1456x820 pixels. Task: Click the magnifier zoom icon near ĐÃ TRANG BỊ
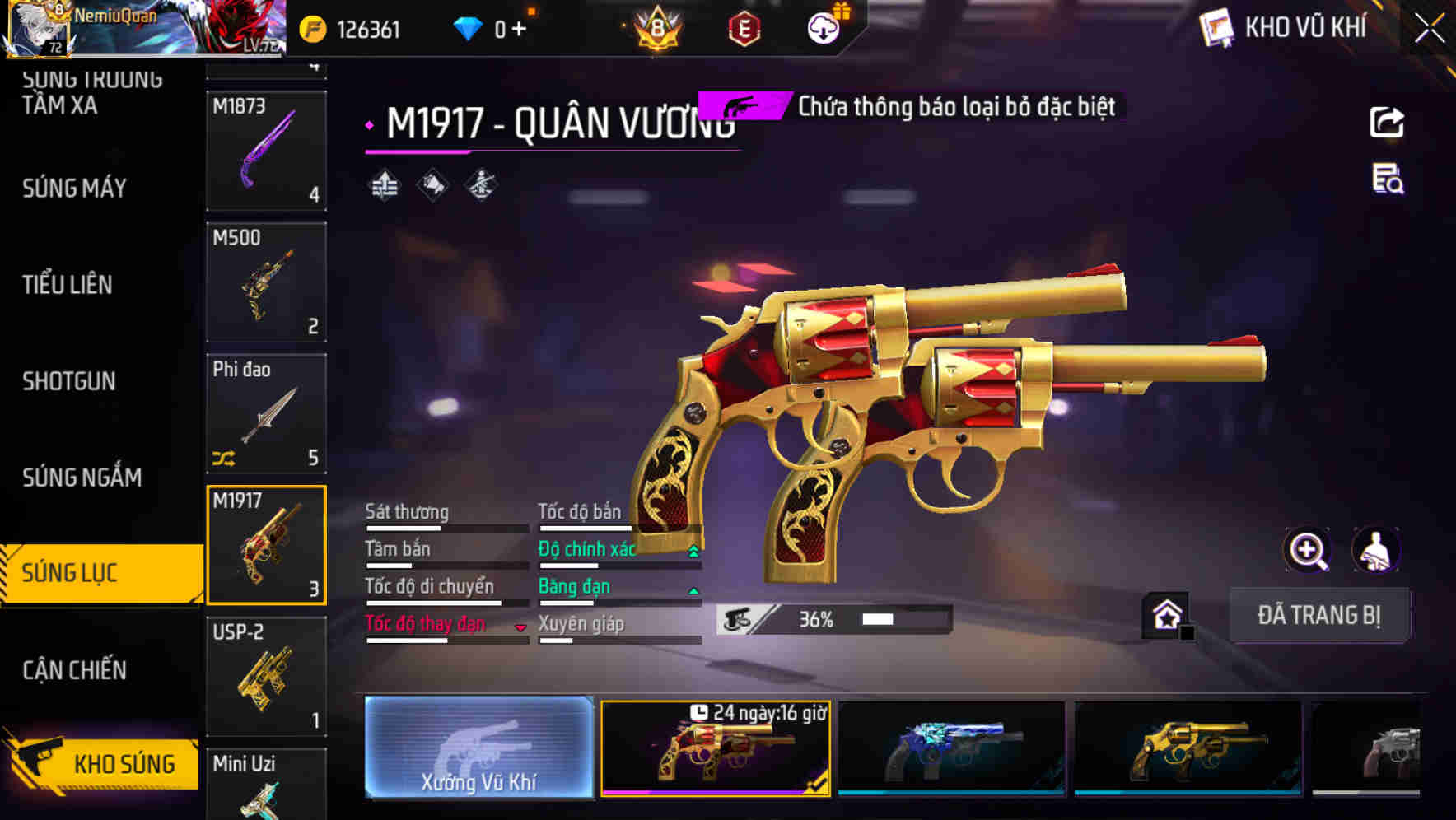1309,550
